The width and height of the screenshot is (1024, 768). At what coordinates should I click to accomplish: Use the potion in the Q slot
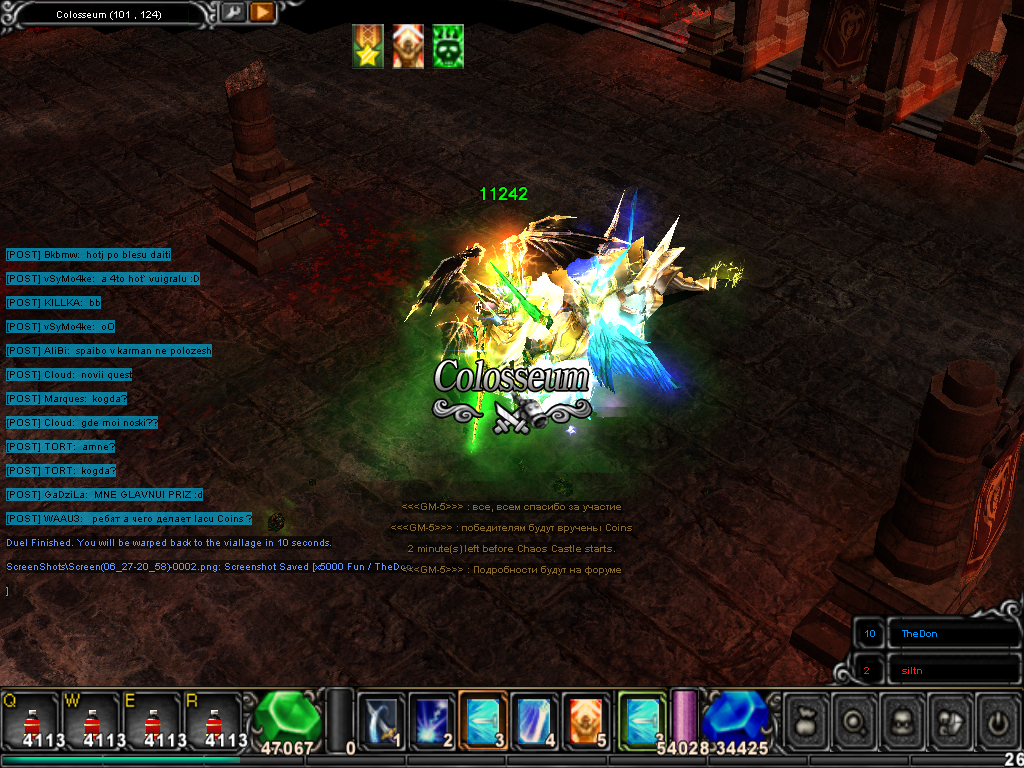coord(31,720)
